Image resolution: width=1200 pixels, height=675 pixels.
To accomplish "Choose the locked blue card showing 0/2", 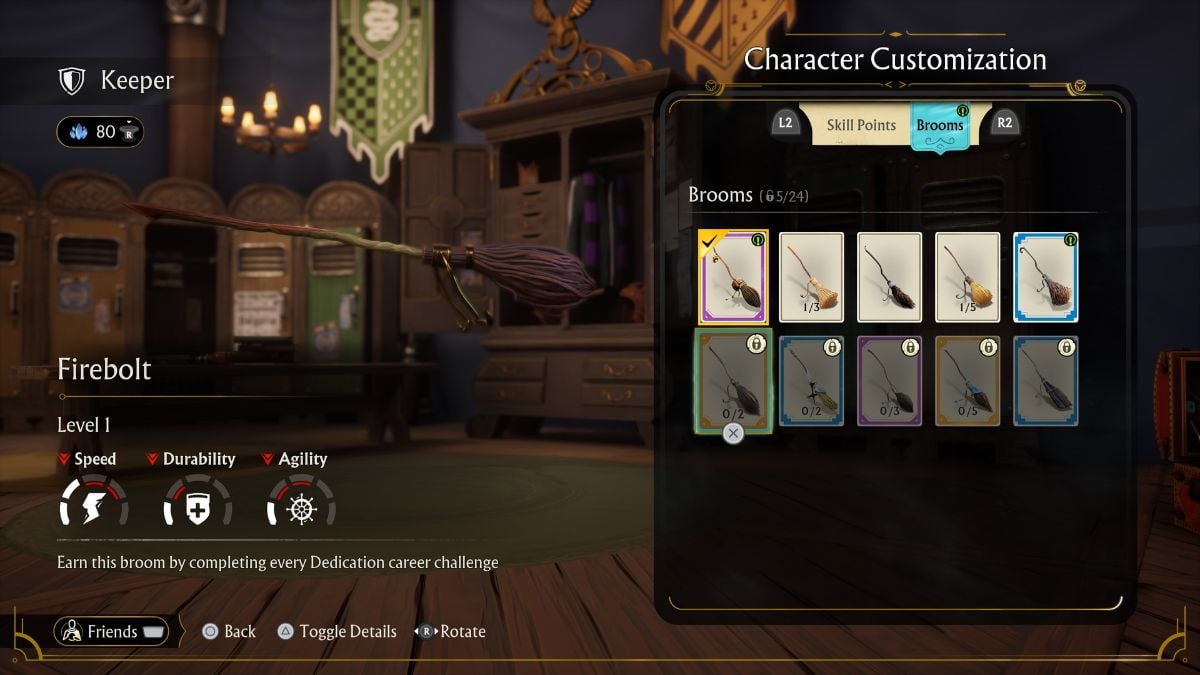I will (x=811, y=381).
